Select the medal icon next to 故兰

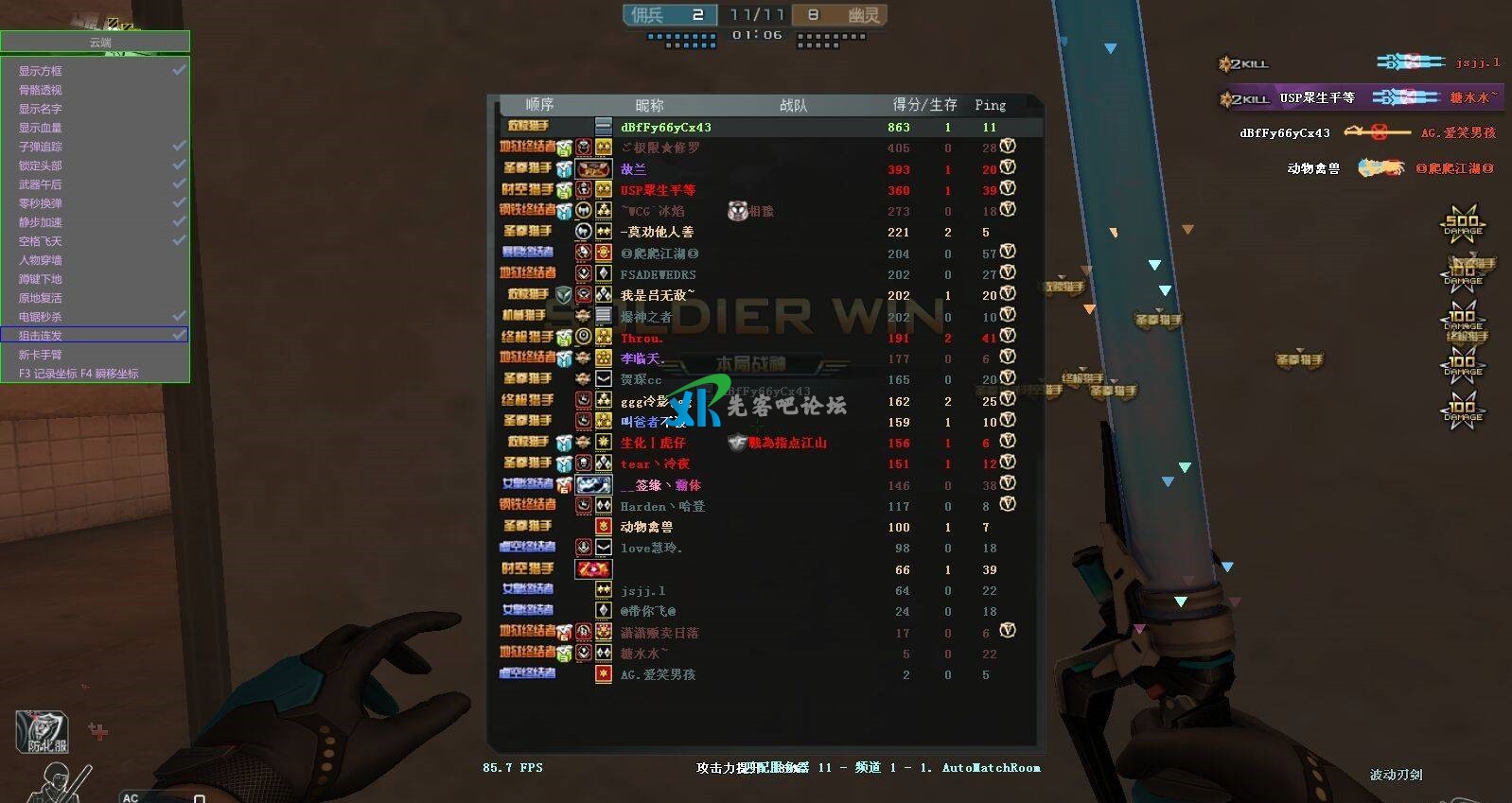(x=591, y=168)
